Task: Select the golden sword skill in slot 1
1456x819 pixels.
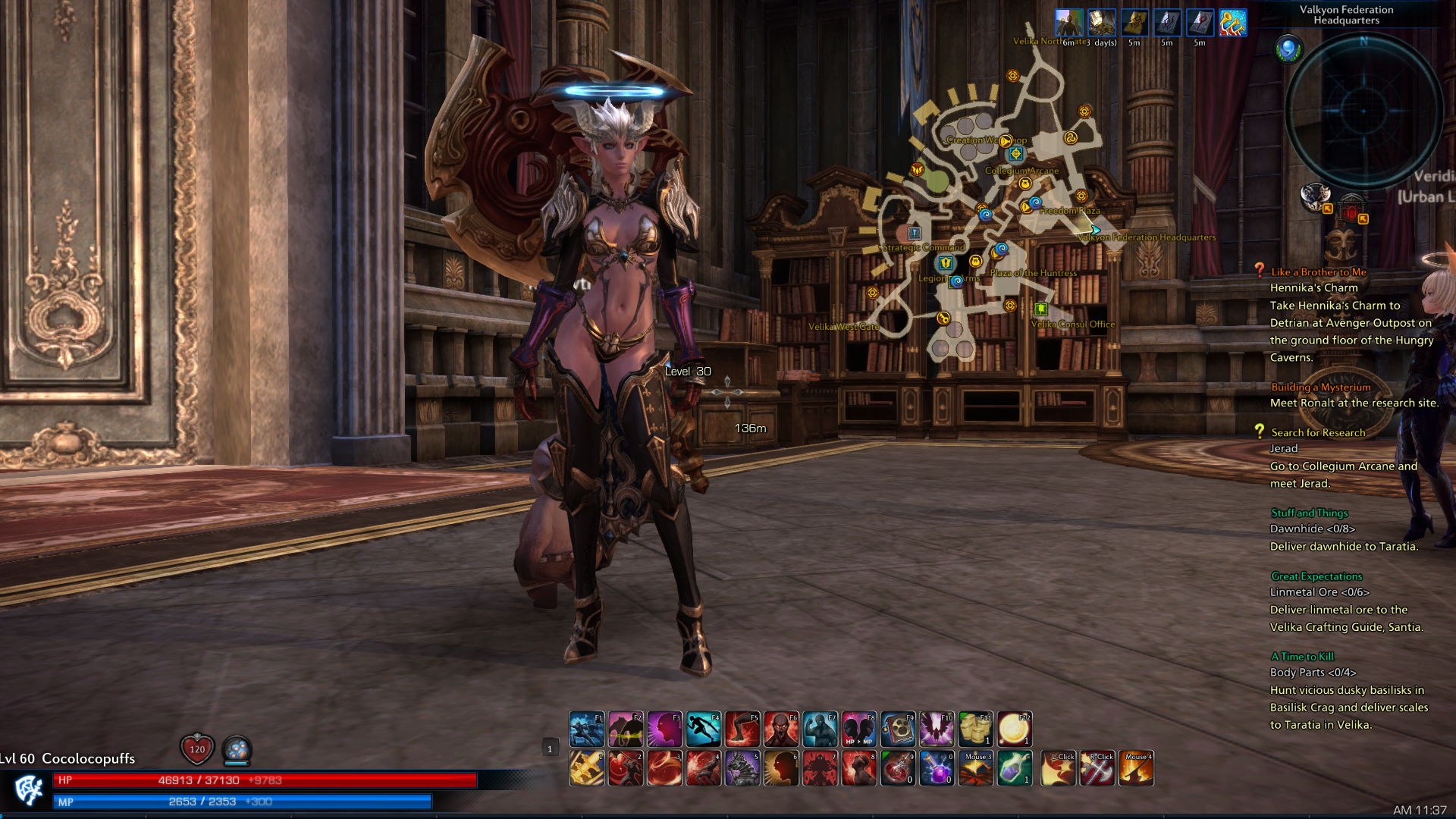Action: point(587,768)
